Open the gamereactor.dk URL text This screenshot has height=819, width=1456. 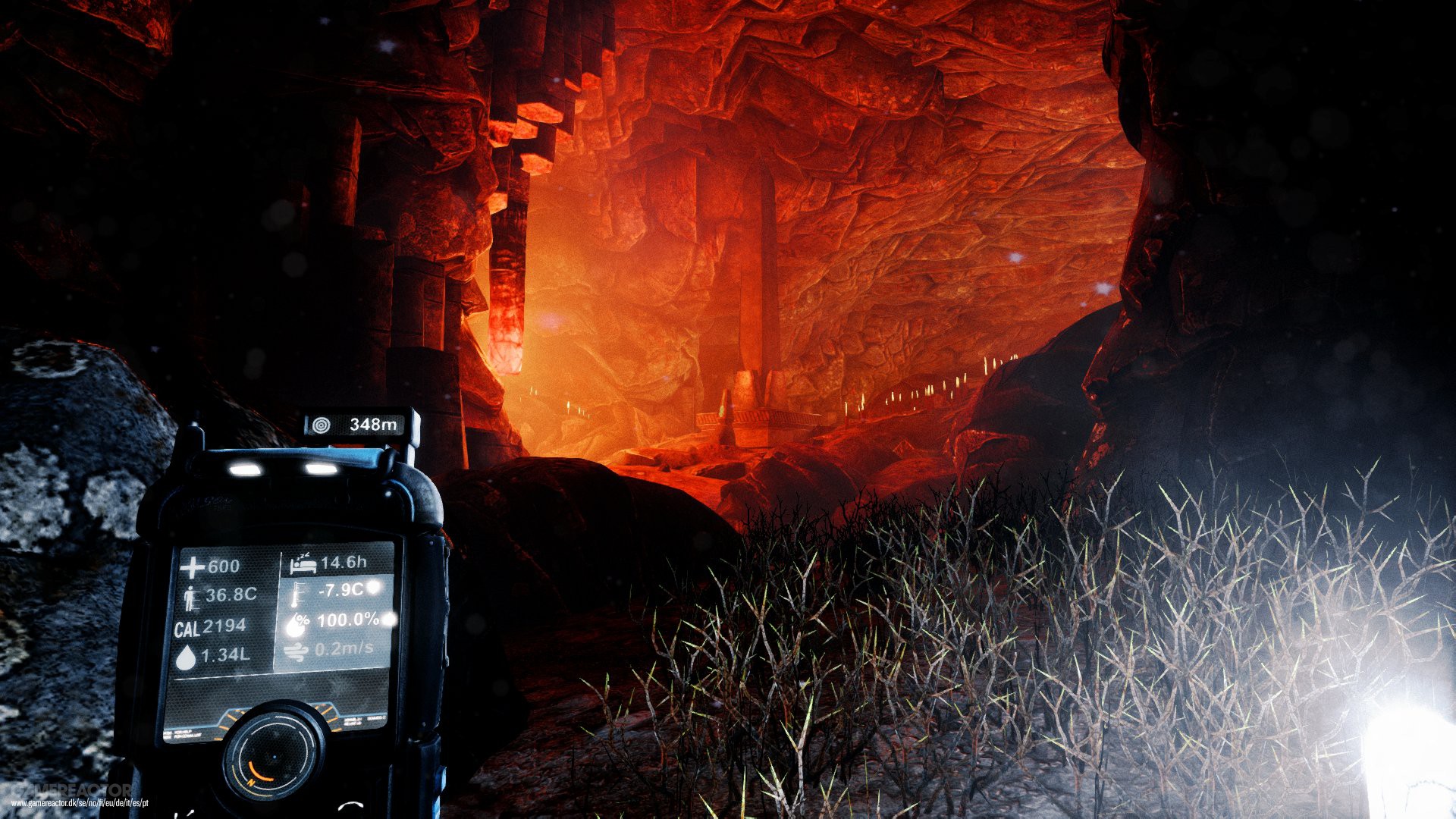[80, 803]
